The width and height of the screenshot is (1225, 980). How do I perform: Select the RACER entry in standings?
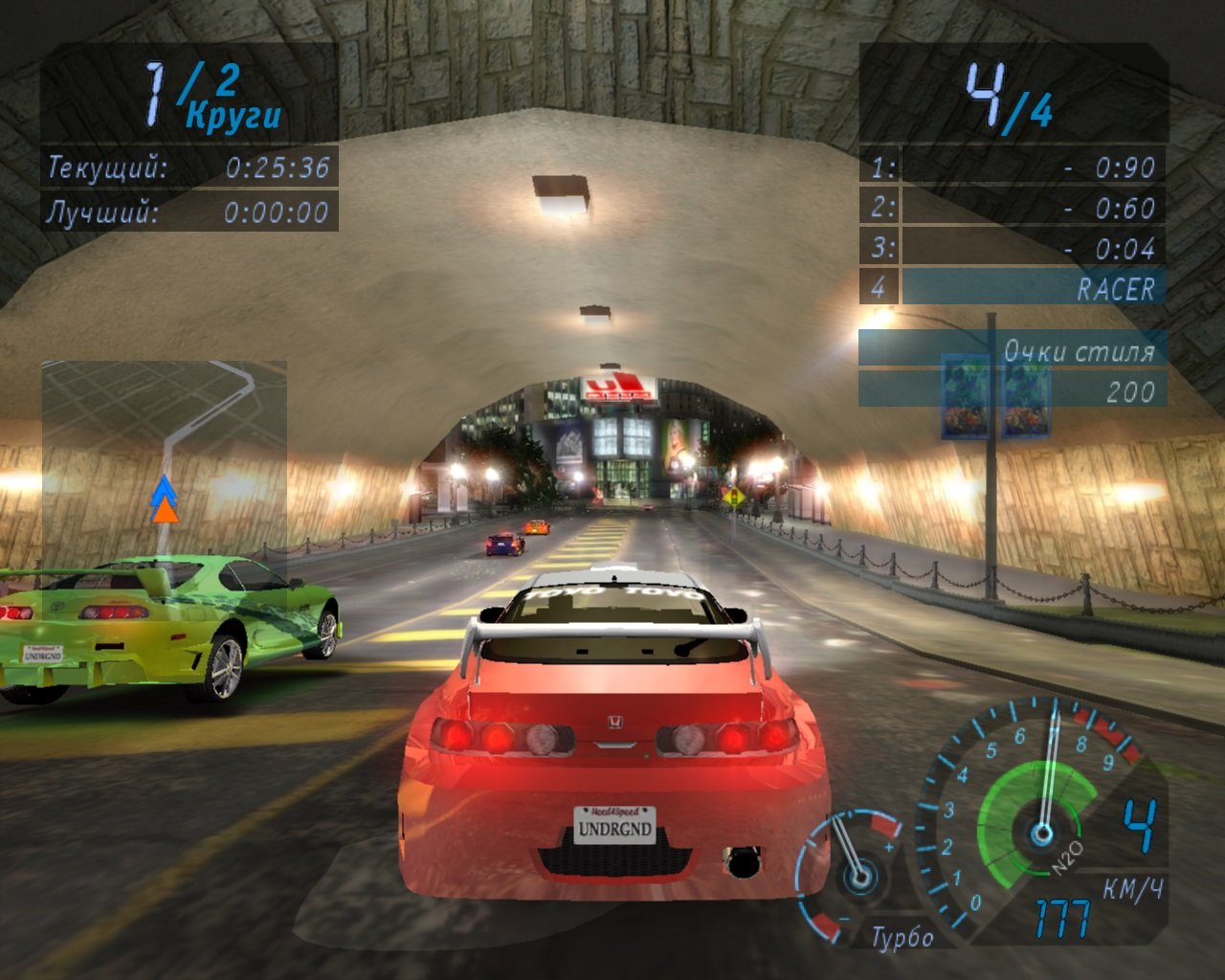1115,287
